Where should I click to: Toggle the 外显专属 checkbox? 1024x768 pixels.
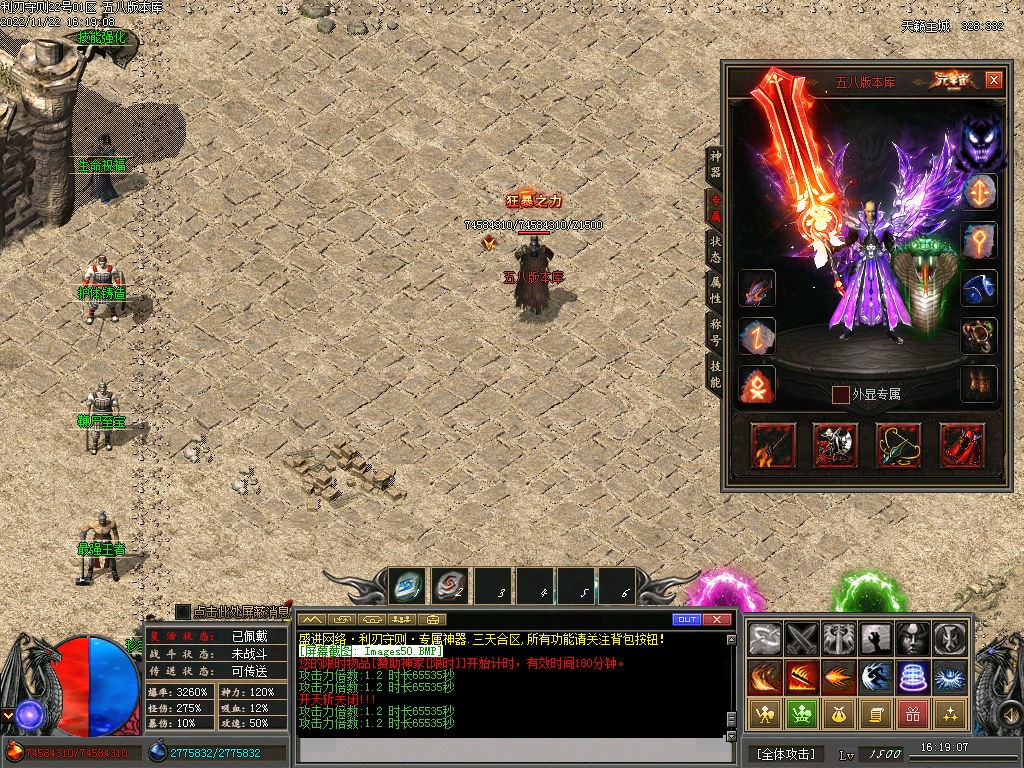tap(841, 395)
